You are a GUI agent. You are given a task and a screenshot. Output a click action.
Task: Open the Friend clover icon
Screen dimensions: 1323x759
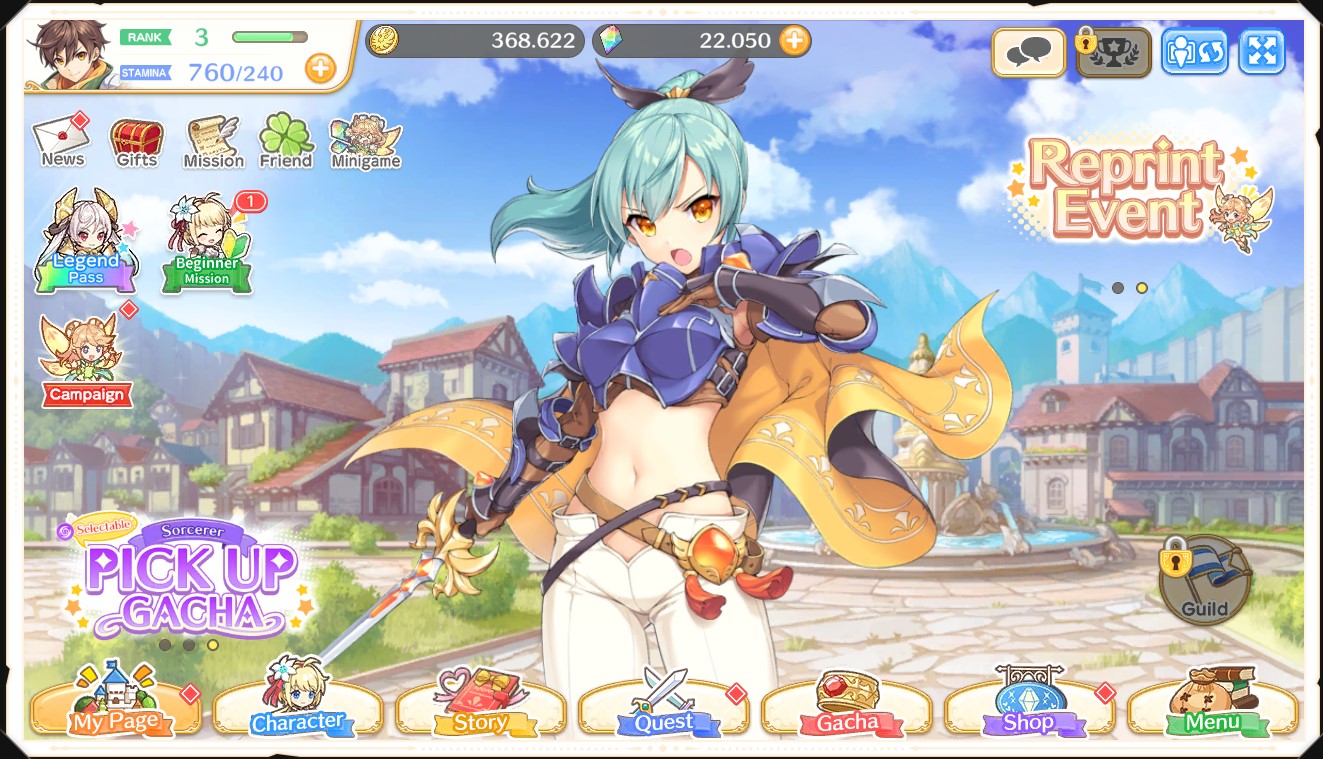point(286,142)
